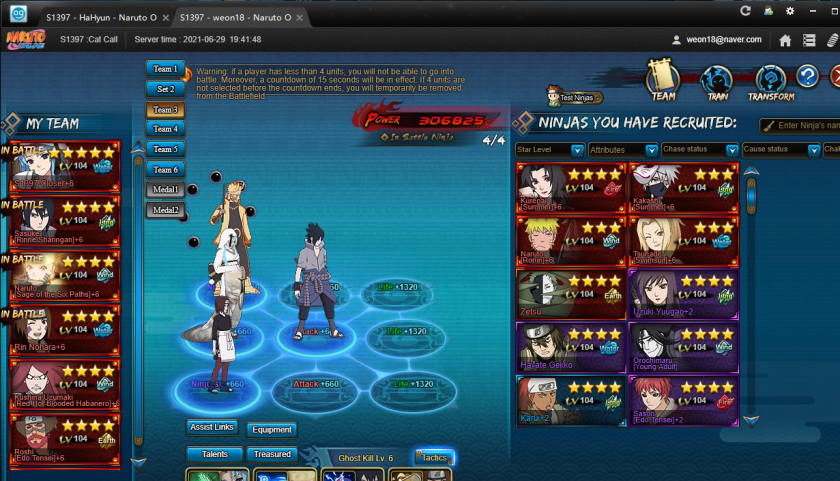Close the weon18 browser tab
This screenshot has height=481, width=840.
coord(301,19)
